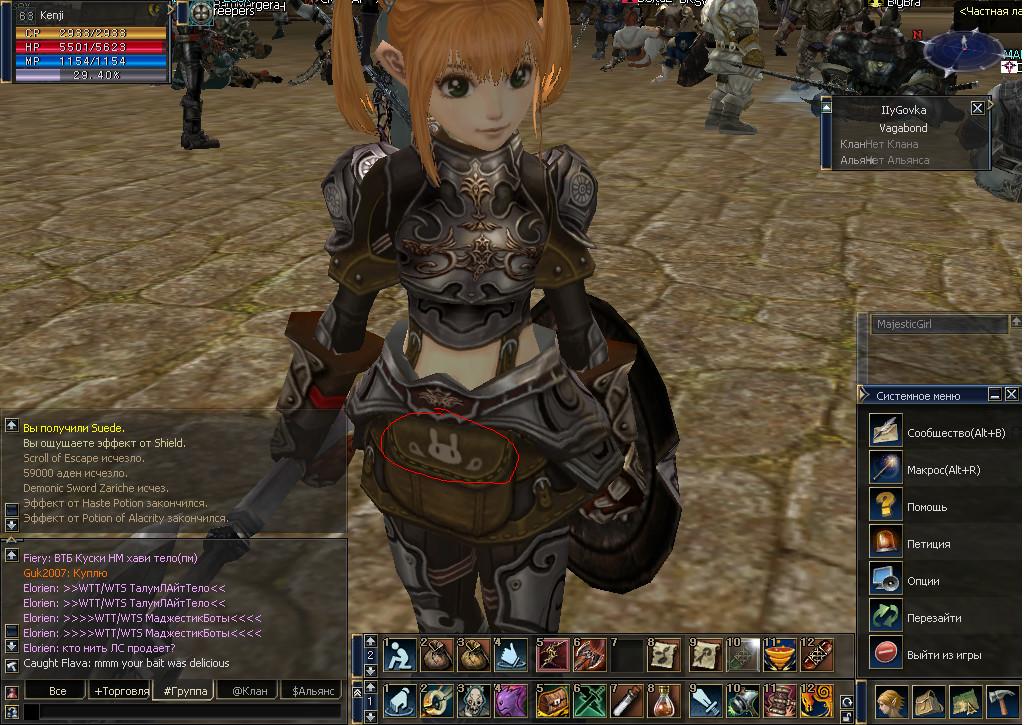The width and height of the screenshot is (1028, 725).
Task: Open the Петиция petition entry
Action: 928,544
